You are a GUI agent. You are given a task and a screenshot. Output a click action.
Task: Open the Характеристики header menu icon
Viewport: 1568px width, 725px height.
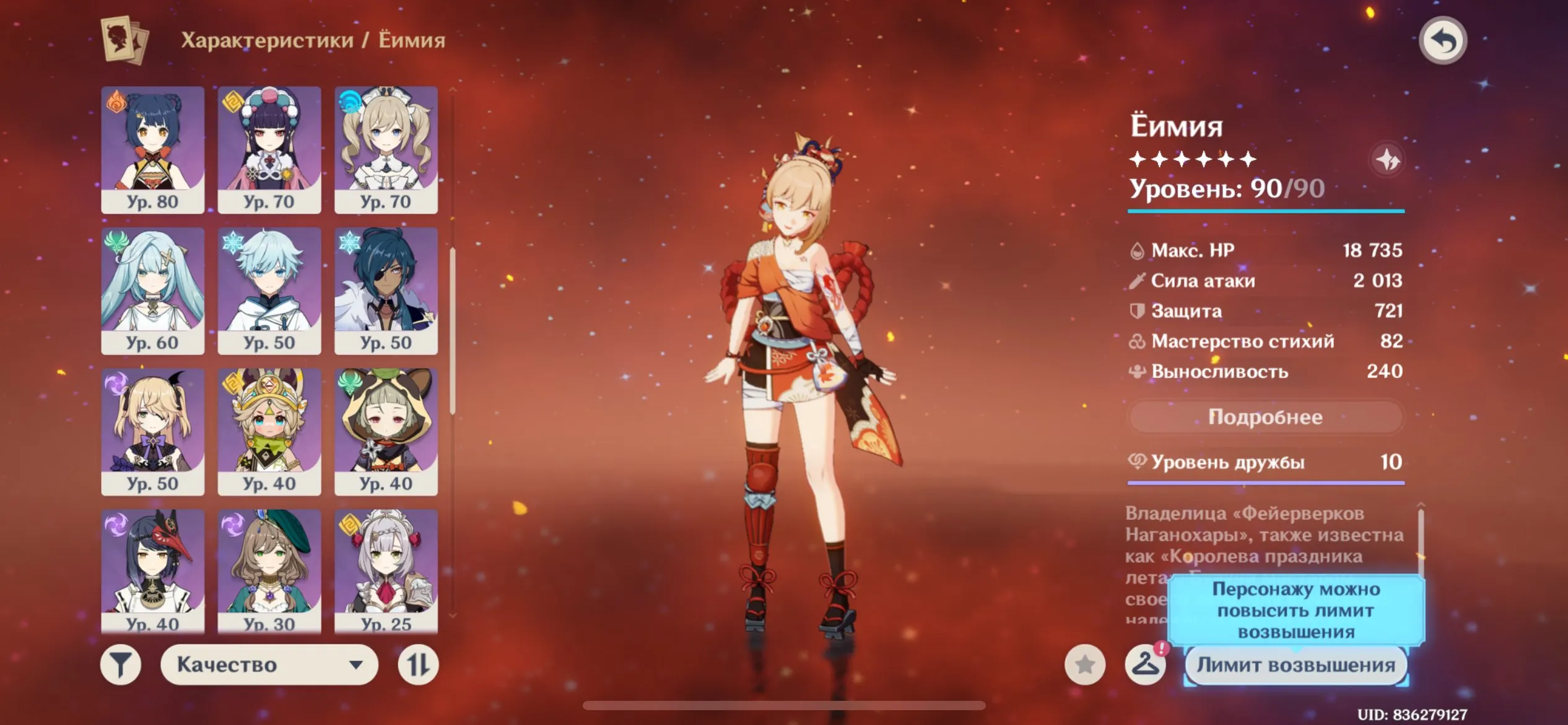coord(121,40)
